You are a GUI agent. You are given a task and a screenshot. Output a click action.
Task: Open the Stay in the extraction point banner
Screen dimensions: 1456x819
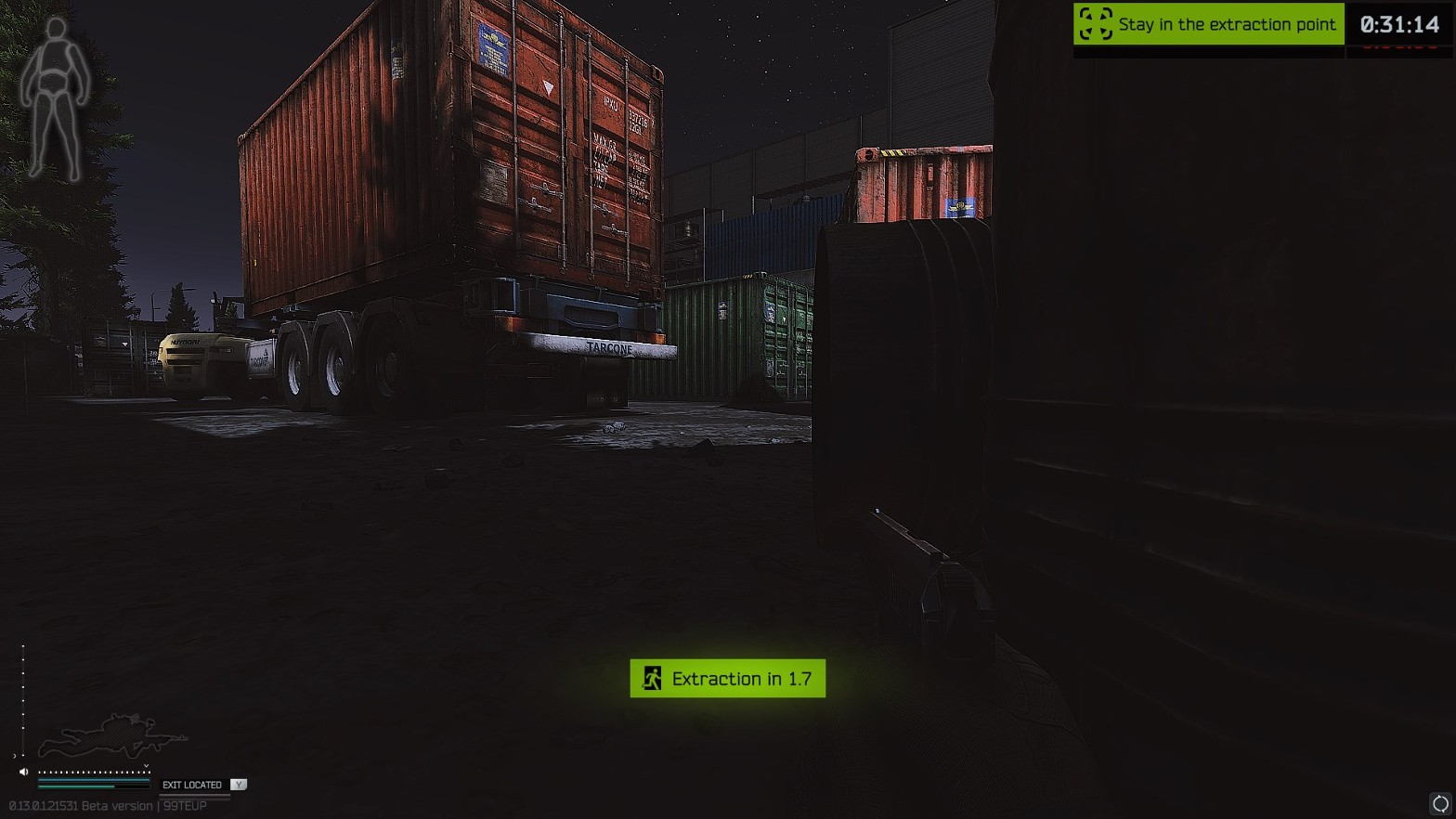point(1207,24)
